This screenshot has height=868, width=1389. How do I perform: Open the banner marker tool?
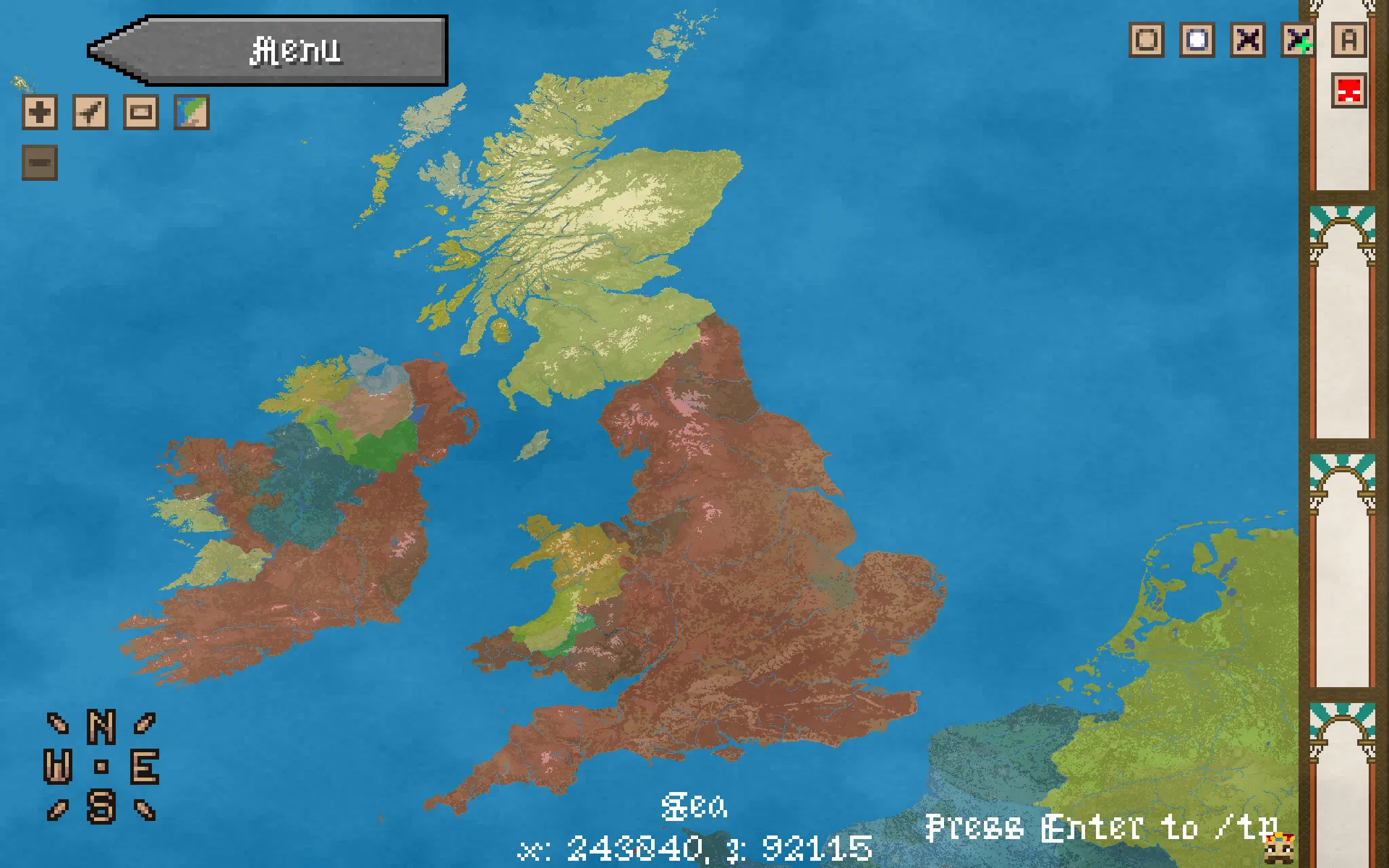click(x=142, y=112)
